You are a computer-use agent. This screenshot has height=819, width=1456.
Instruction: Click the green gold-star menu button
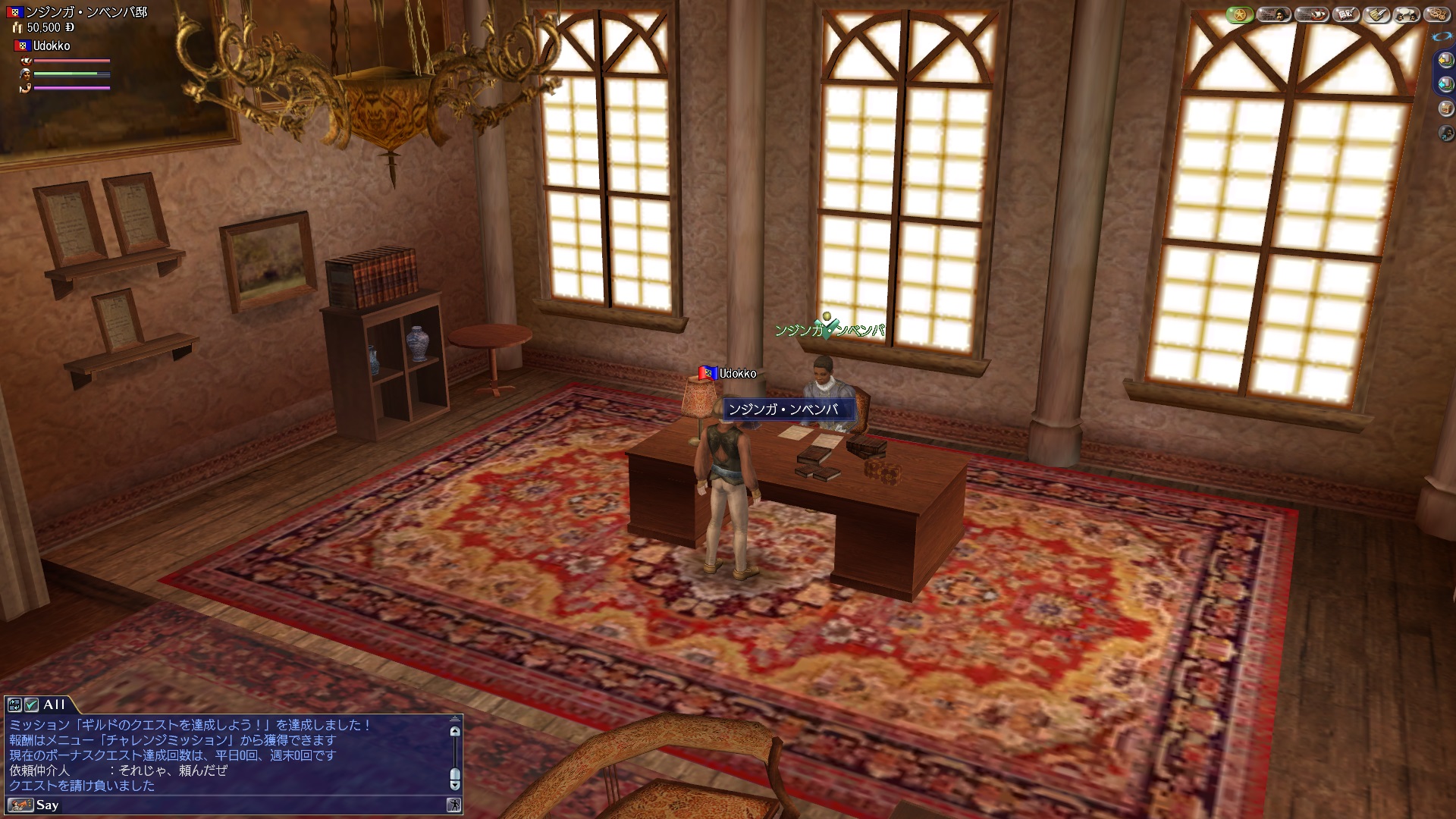pyautogui.click(x=1240, y=14)
